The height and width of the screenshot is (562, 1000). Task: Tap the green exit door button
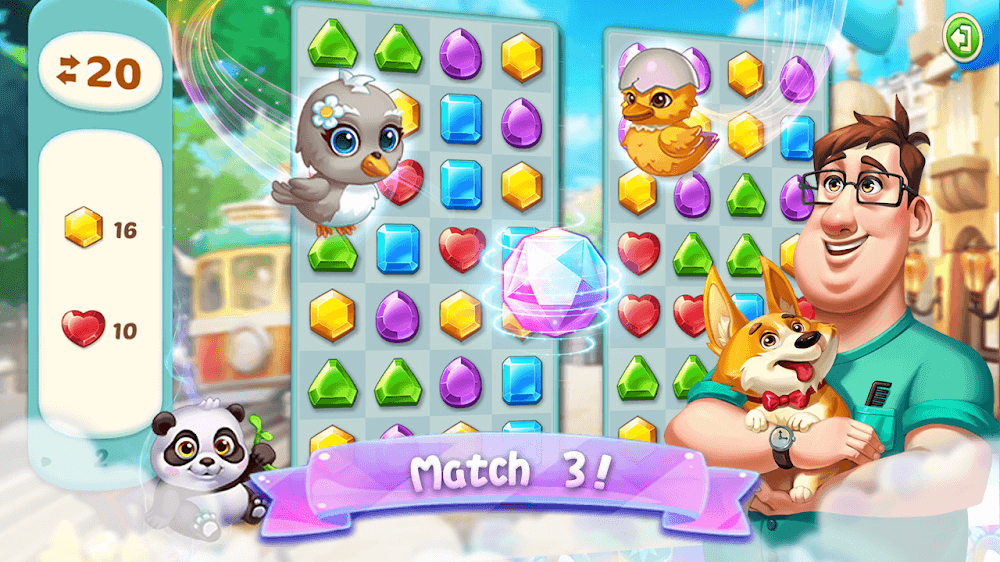[x=963, y=38]
